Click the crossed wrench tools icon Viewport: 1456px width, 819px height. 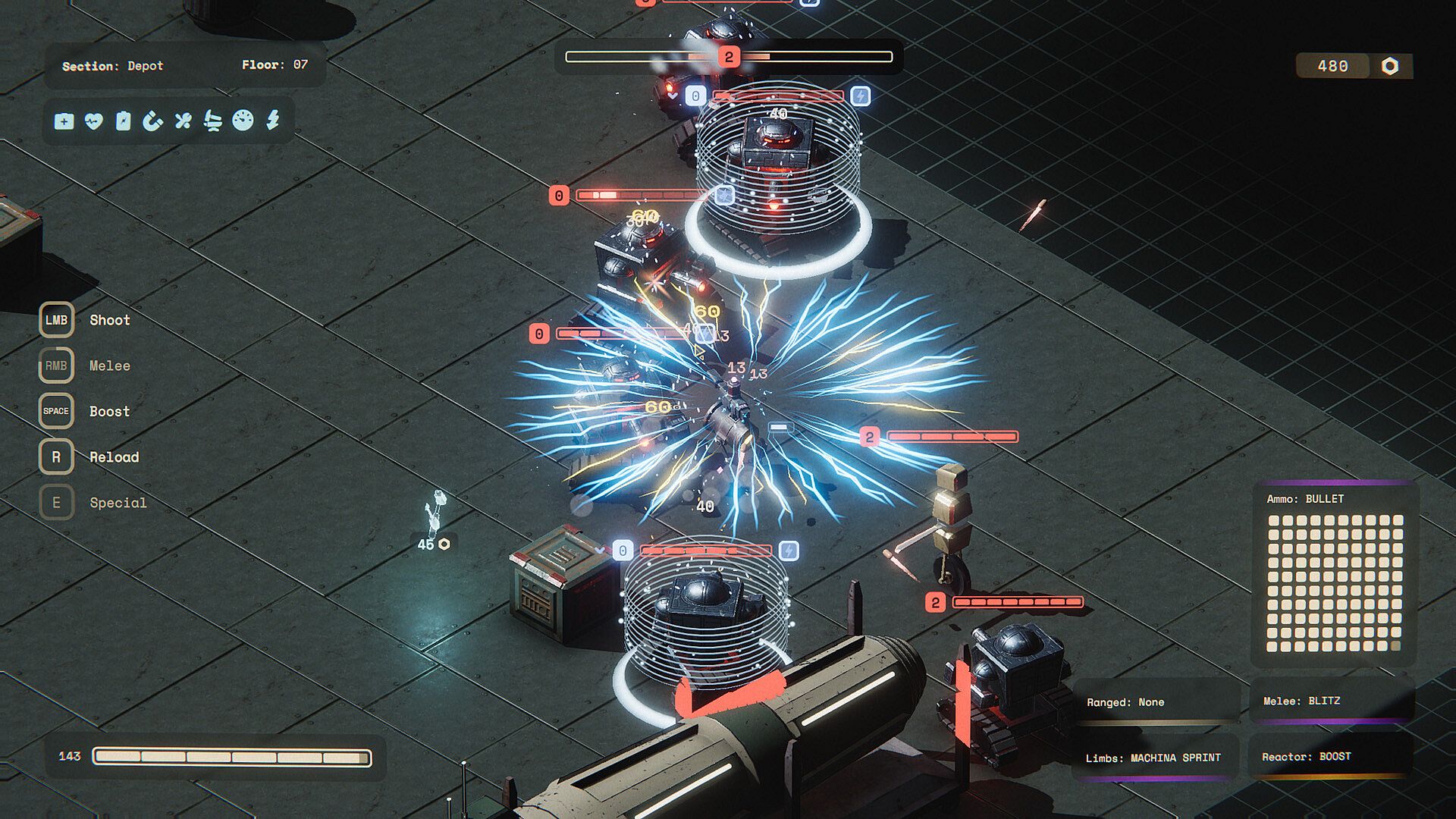[183, 121]
